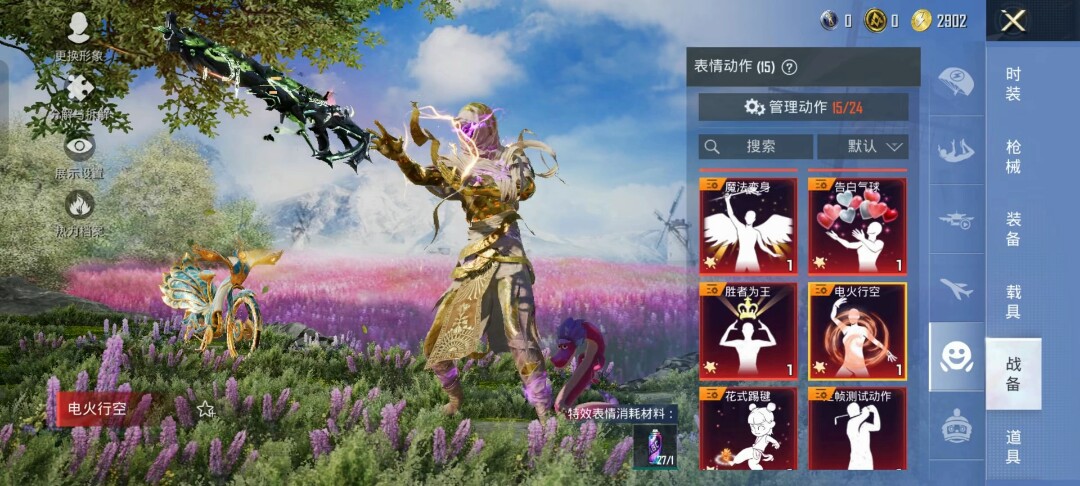Select the 胜者为王 crown emote
The width and height of the screenshot is (1080, 486).
tap(748, 331)
